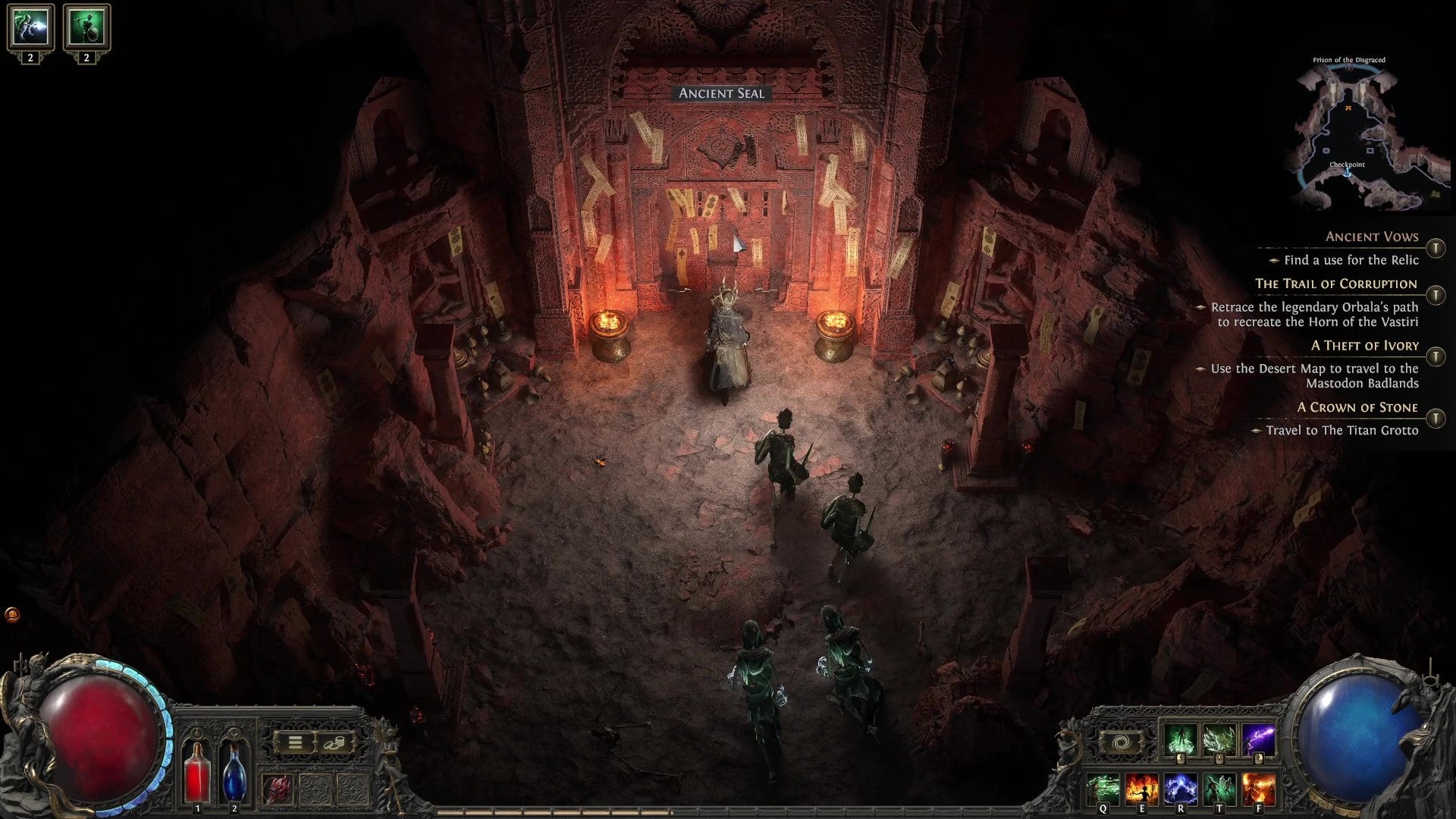Cast the fire wall skill with burning figure

(x=1141, y=789)
